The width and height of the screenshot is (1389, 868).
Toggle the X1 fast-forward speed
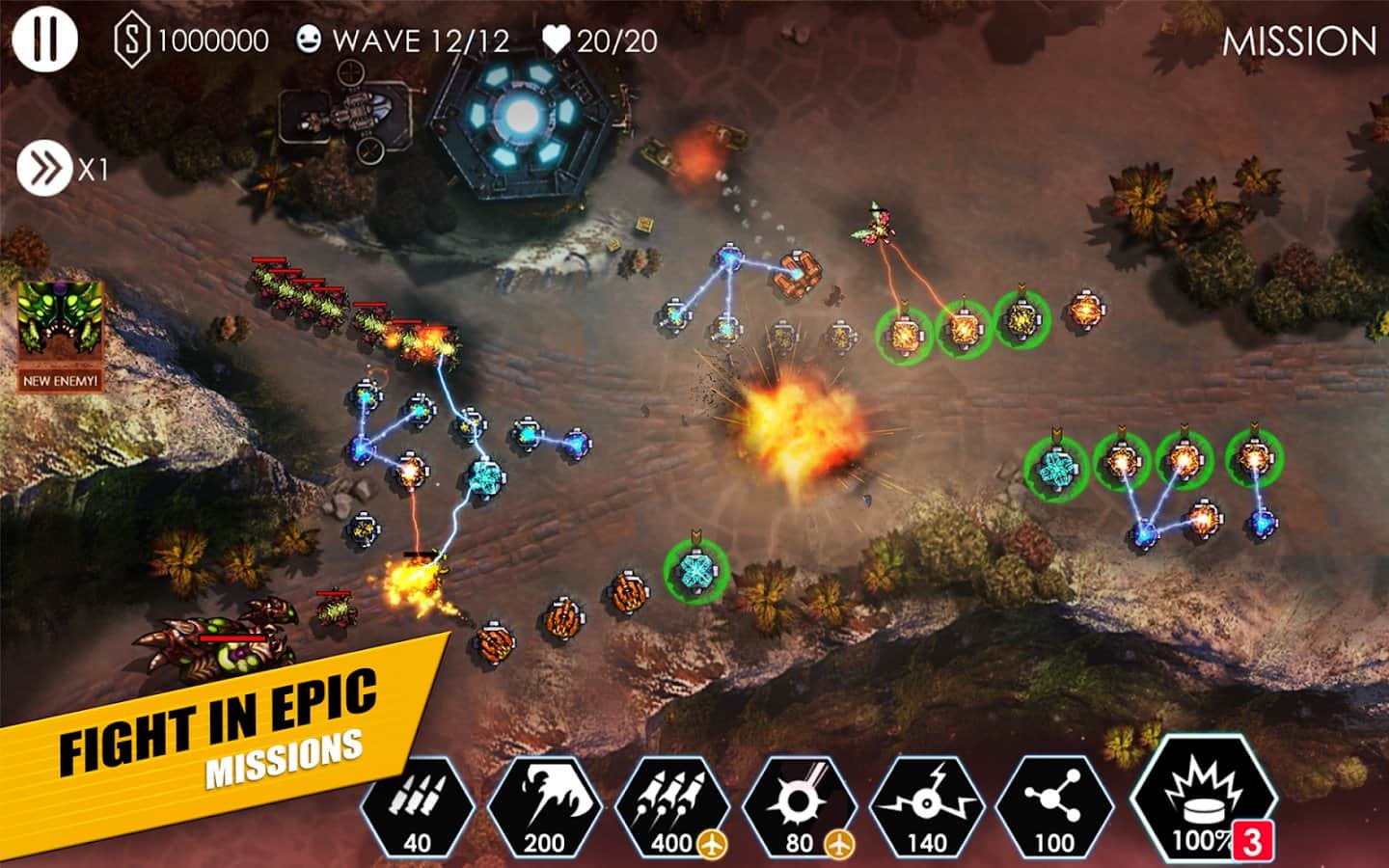44,170
